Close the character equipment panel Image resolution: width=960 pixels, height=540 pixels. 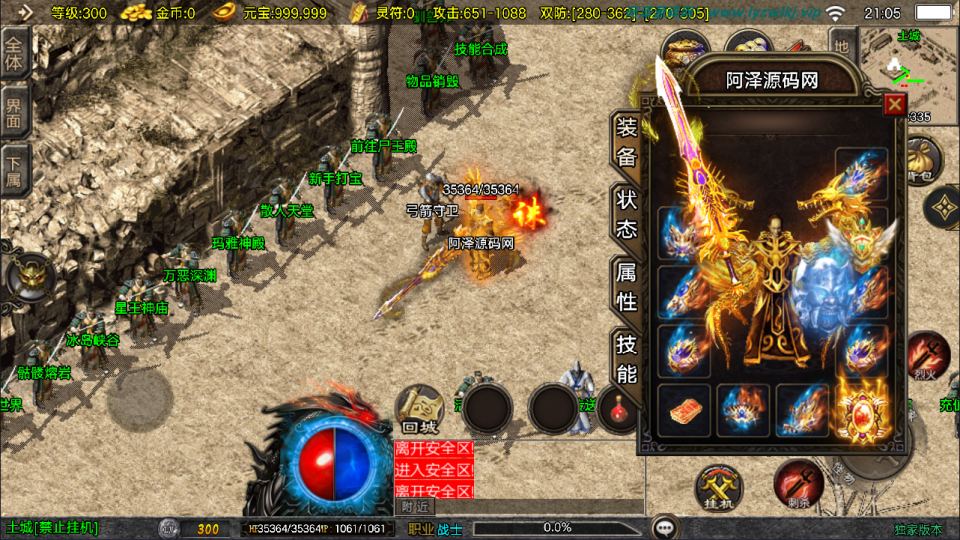tap(895, 104)
